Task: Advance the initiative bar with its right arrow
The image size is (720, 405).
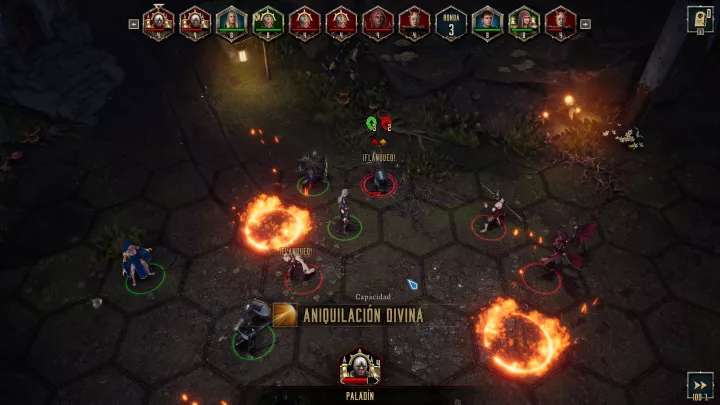Action: (x=585, y=24)
